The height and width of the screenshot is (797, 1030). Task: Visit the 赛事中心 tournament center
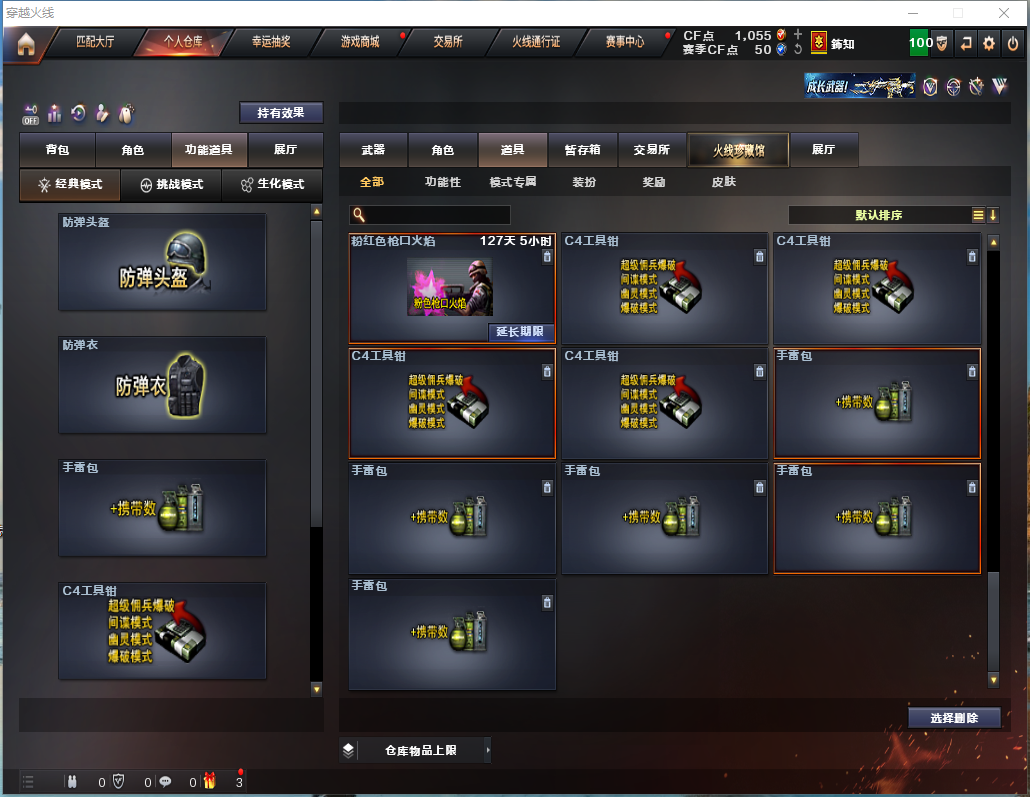pyautogui.click(x=624, y=42)
